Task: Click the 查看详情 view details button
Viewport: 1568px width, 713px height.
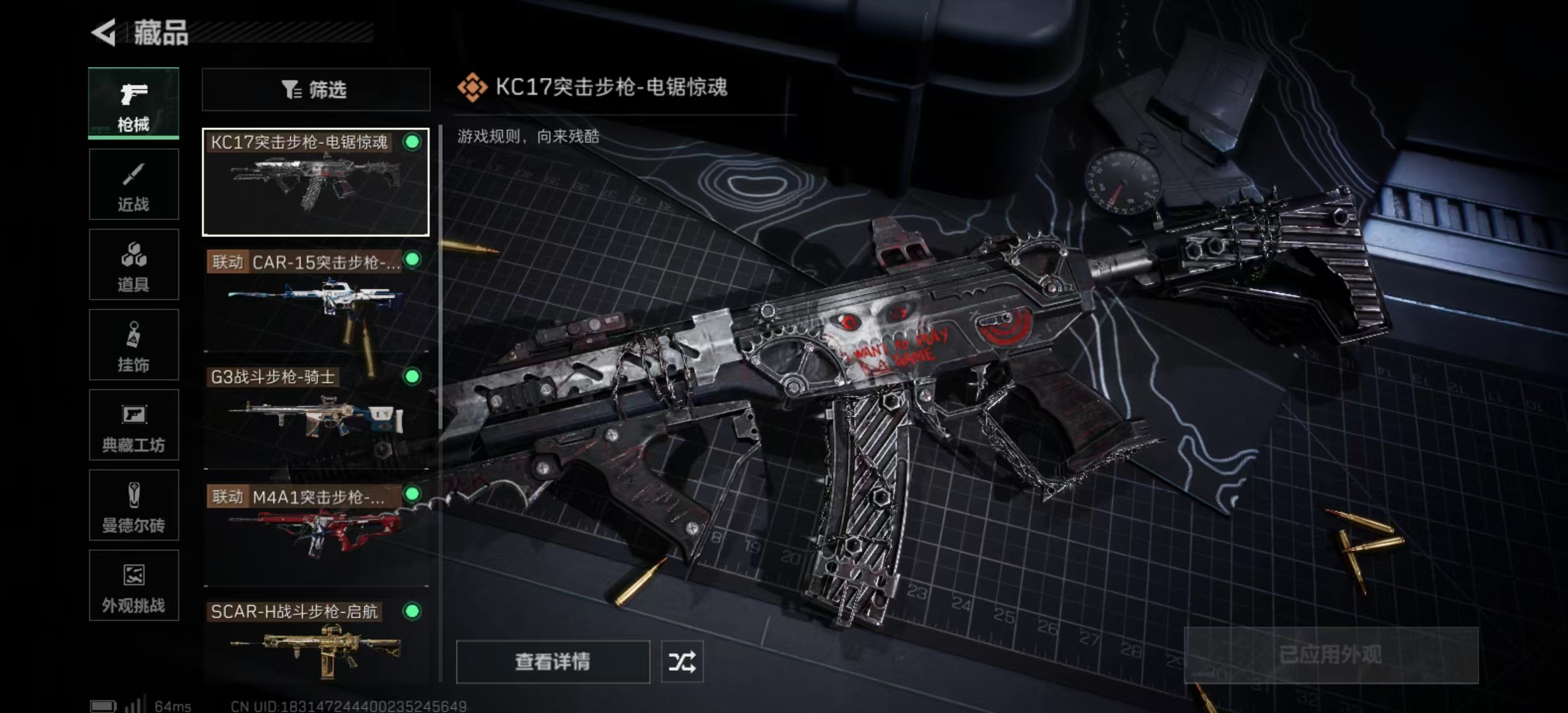Action: (552, 662)
